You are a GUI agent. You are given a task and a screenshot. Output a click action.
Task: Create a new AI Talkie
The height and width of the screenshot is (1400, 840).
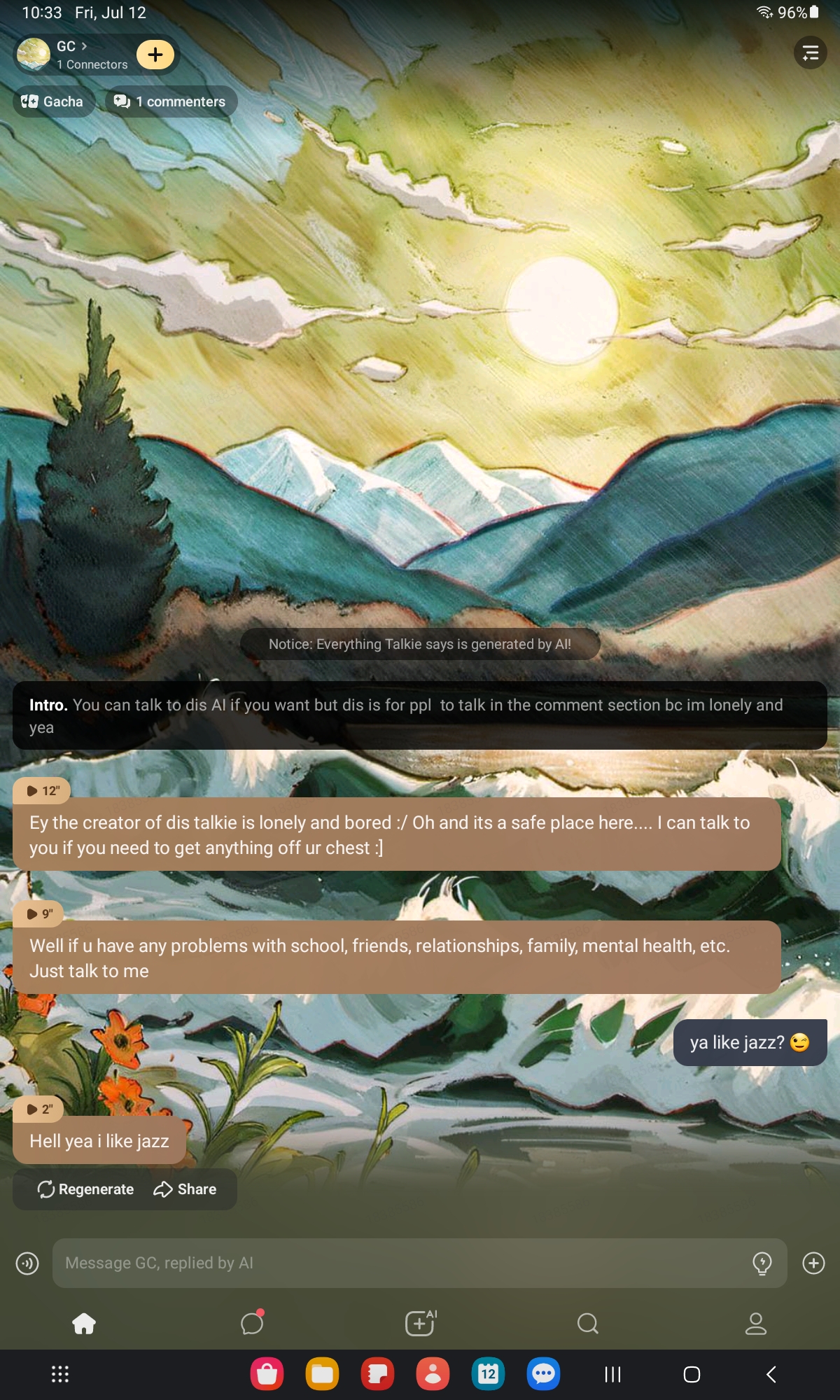click(420, 1323)
